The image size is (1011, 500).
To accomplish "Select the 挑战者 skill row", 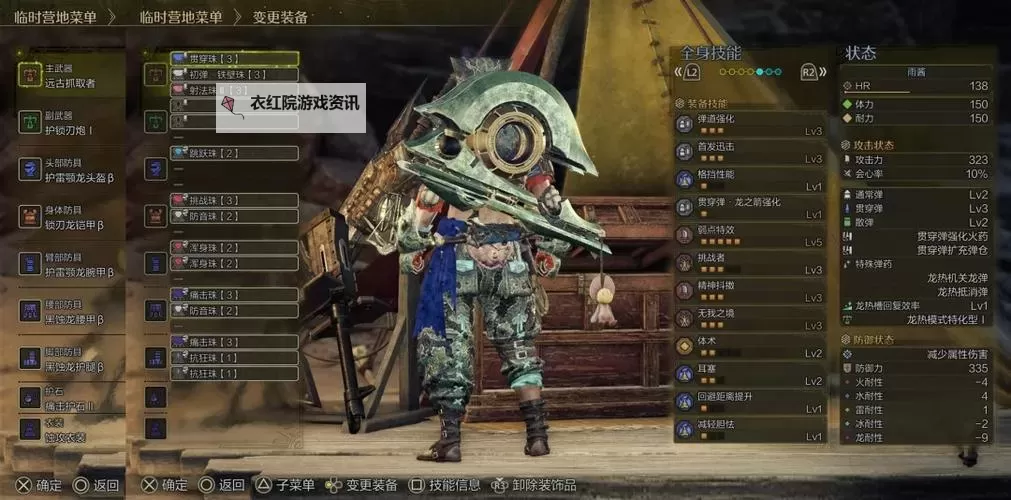I will click(750, 263).
